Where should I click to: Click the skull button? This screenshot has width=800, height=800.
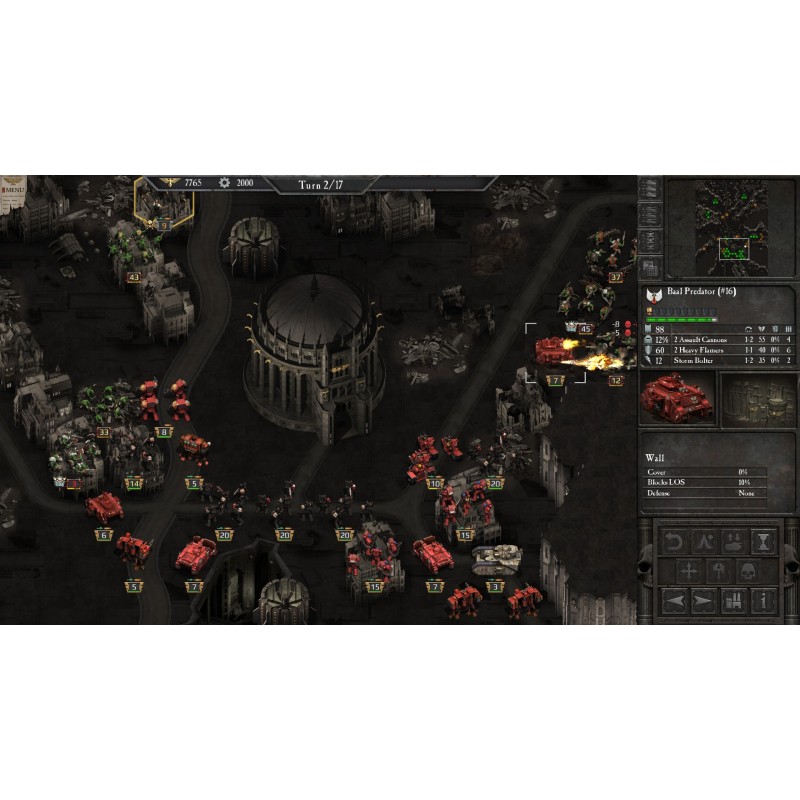pyautogui.click(x=746, y=572)
